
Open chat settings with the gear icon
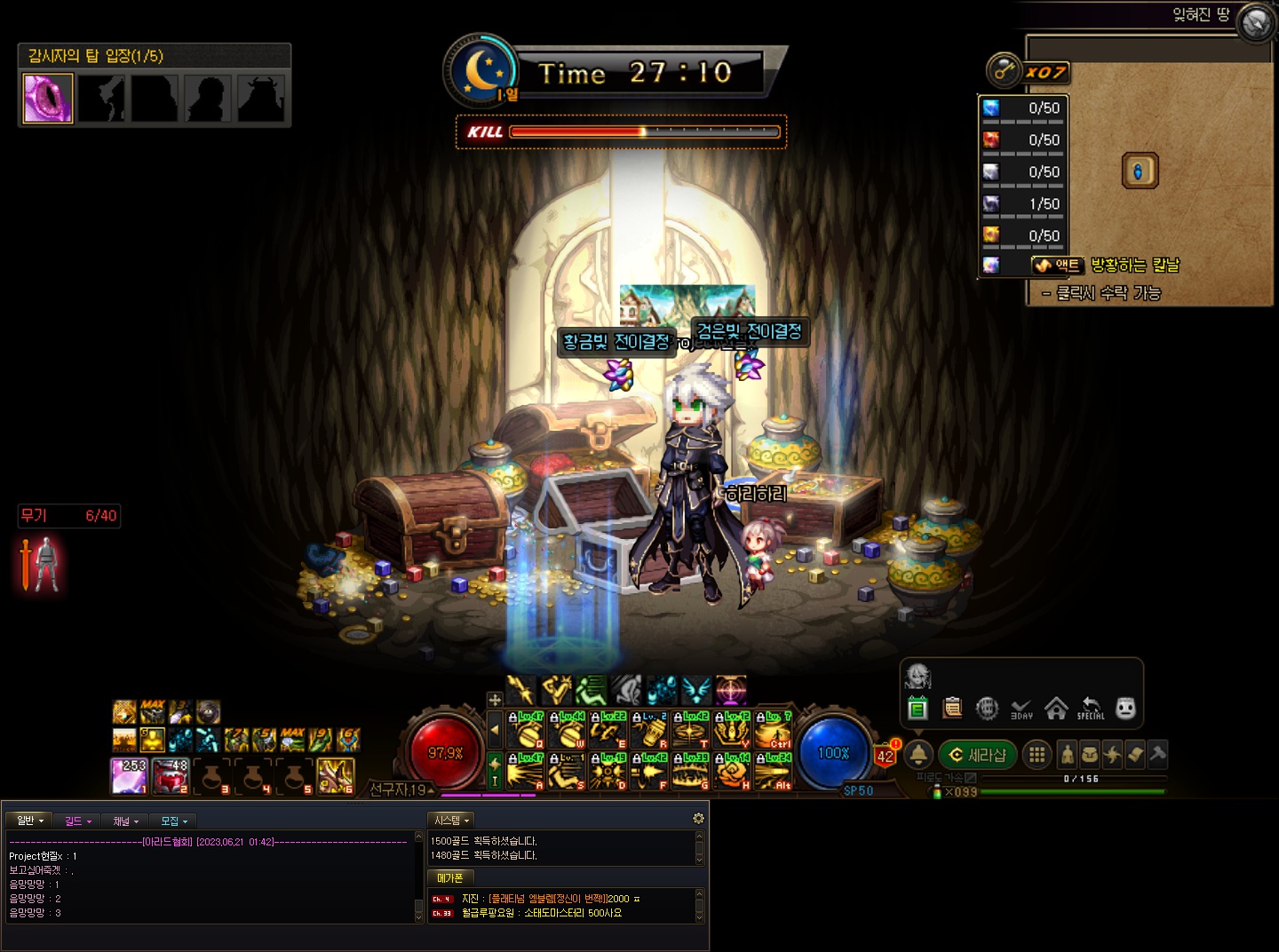(x=698, y=818)
